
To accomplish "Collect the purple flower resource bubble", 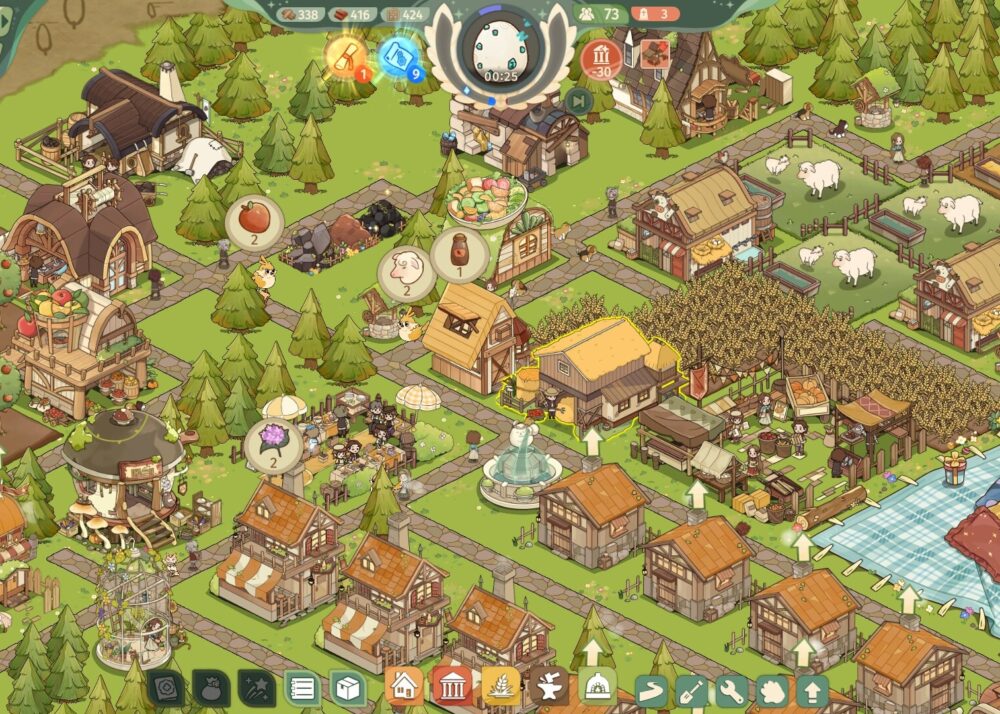I will tap(274, 439).
